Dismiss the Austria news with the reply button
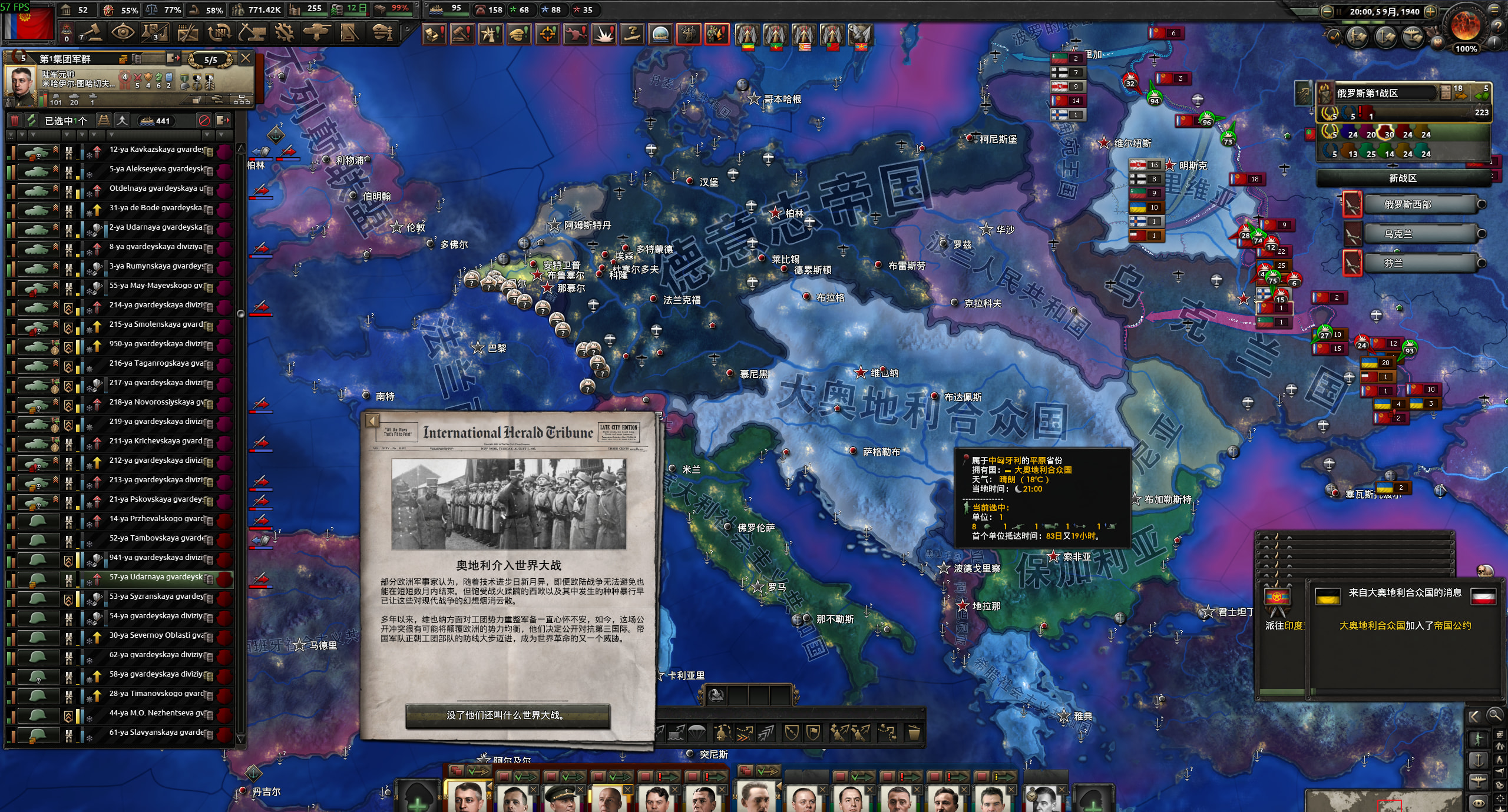Viewport: 1508px width, 812px height. pos(507,715)
